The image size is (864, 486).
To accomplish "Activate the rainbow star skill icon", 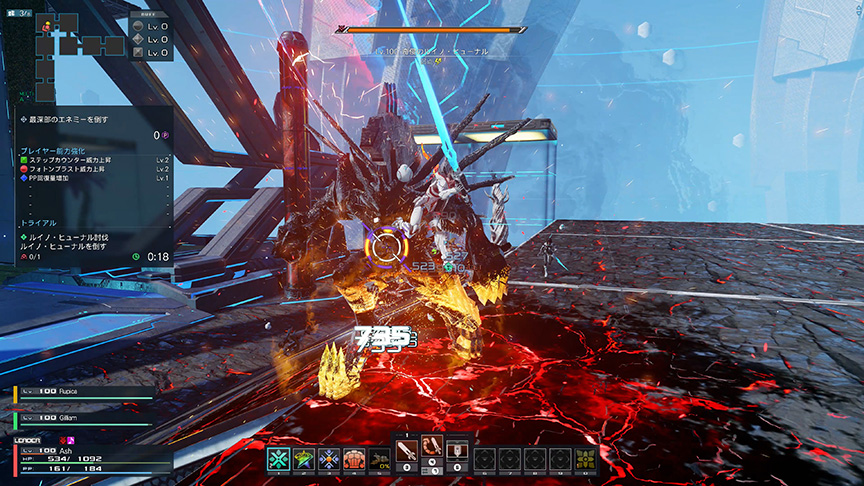I will pos(304,459).
